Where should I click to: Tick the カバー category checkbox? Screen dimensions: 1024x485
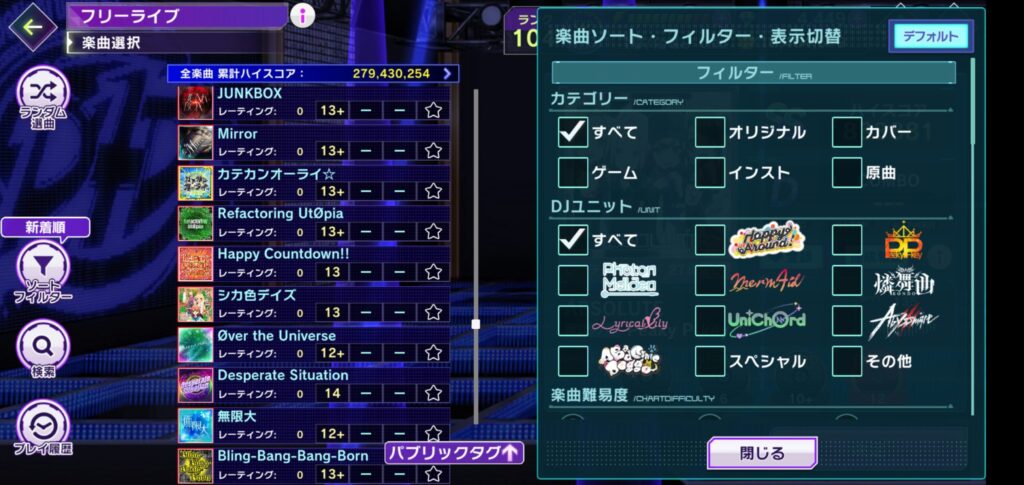(847, 132)
